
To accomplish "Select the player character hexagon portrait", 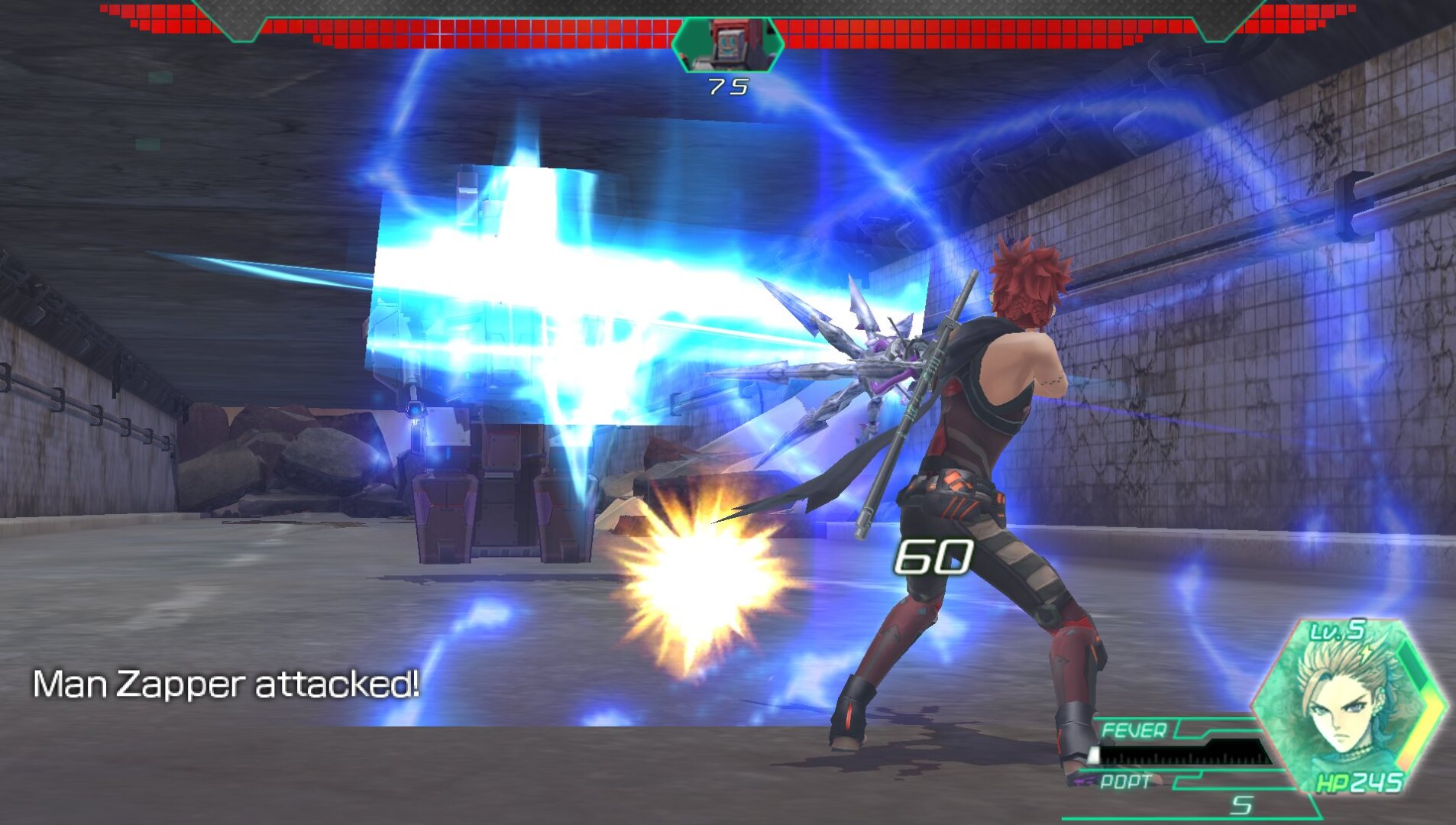I will [x=1348, y=706].
